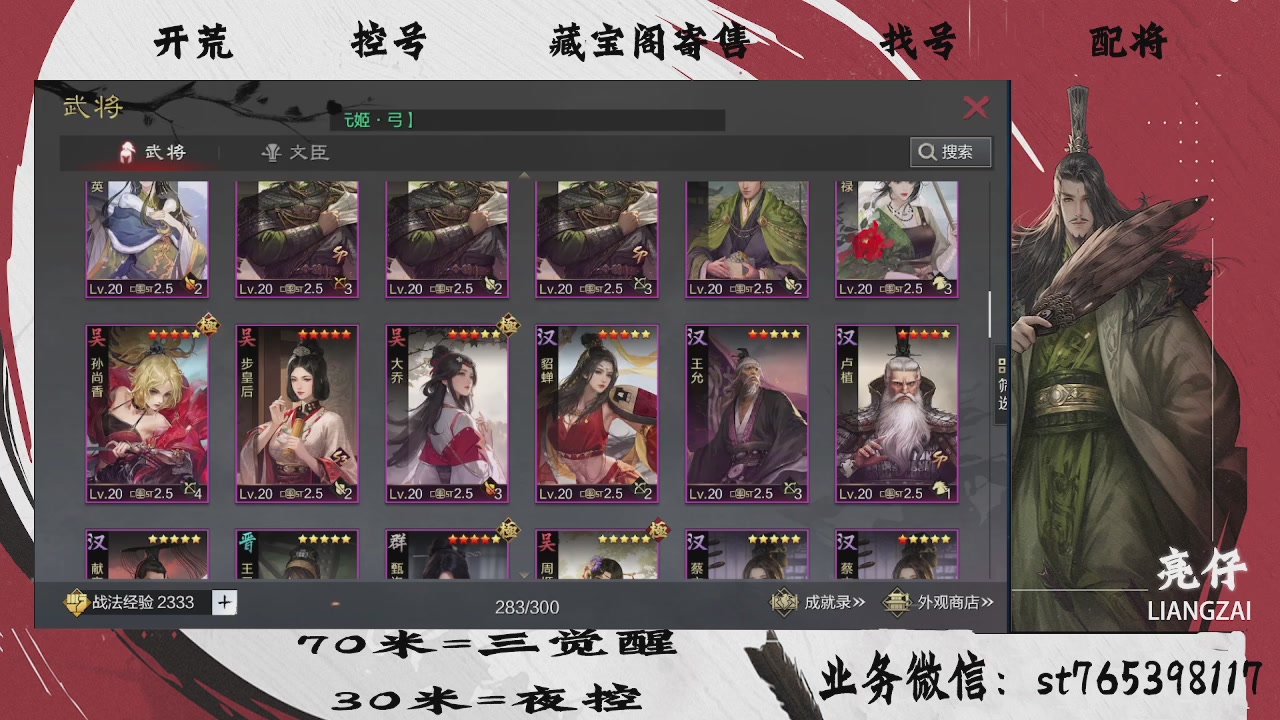
Task: Click the magnifying glass search icon
Action: (928, 152)
